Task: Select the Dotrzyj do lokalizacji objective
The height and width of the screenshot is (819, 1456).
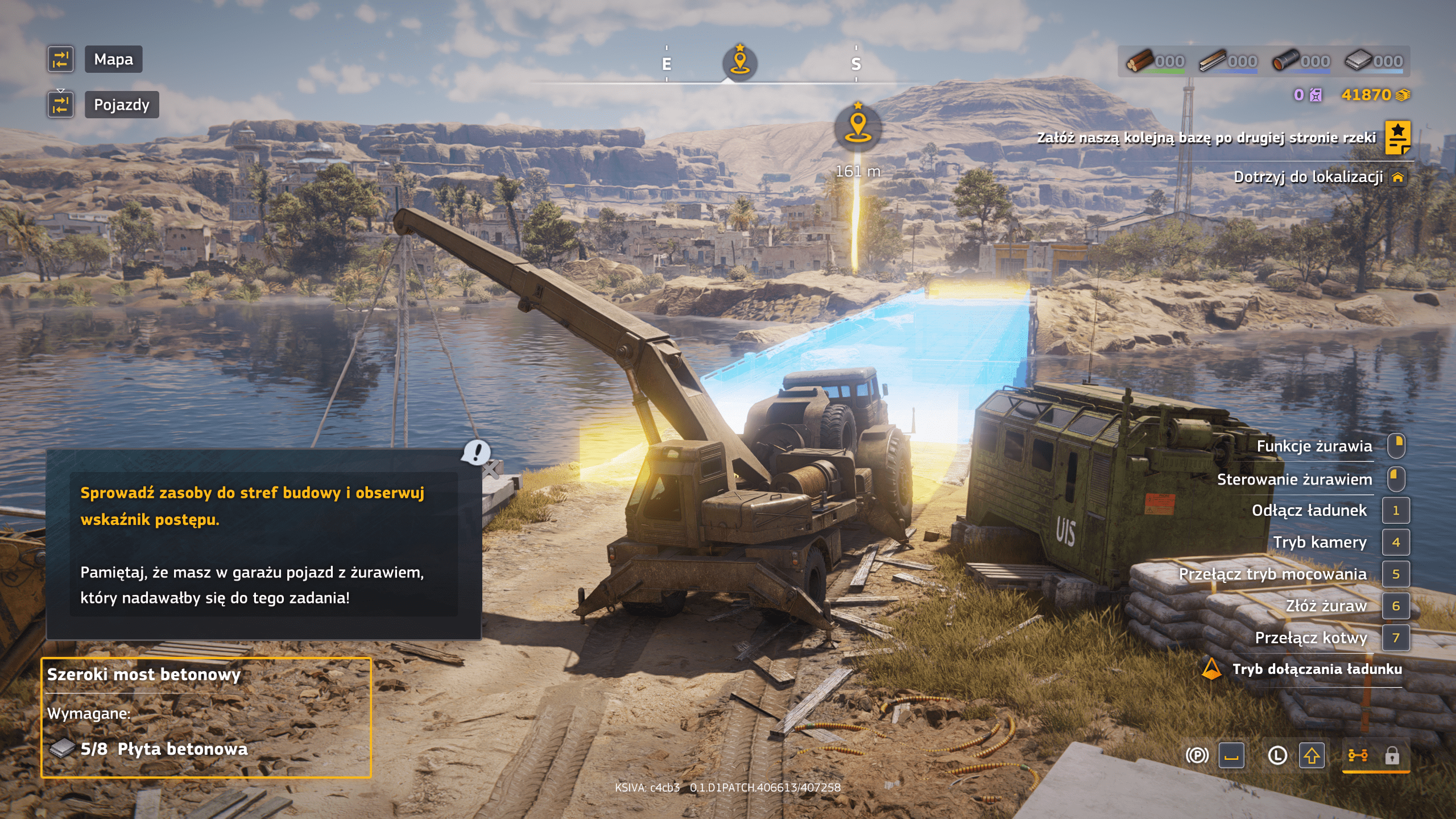Action: (1308, 177)
